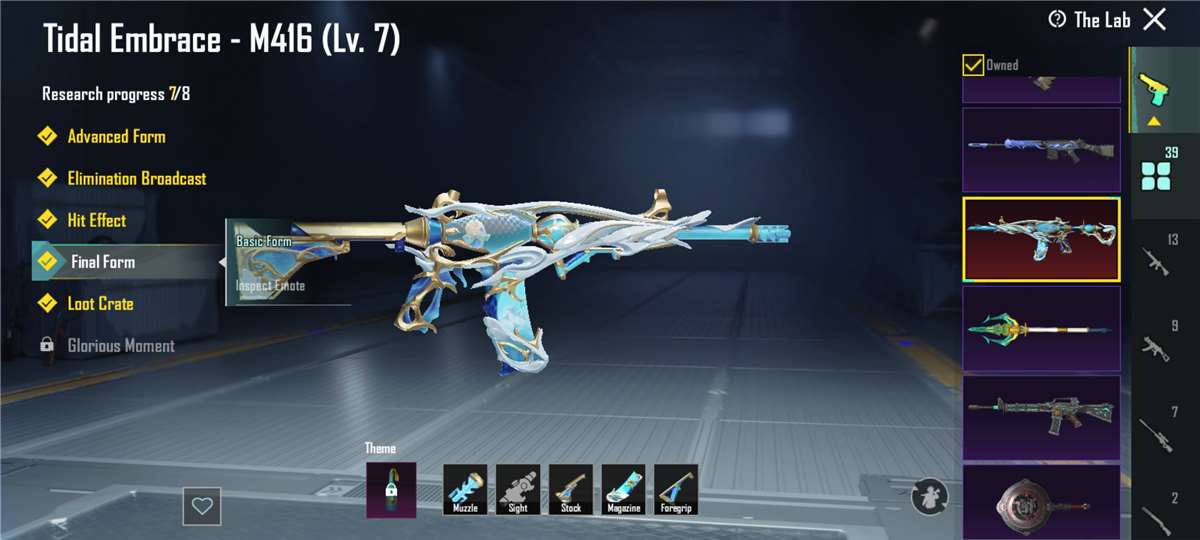
Task: Open the Loot Crate entry
Action: coord(100,304)
